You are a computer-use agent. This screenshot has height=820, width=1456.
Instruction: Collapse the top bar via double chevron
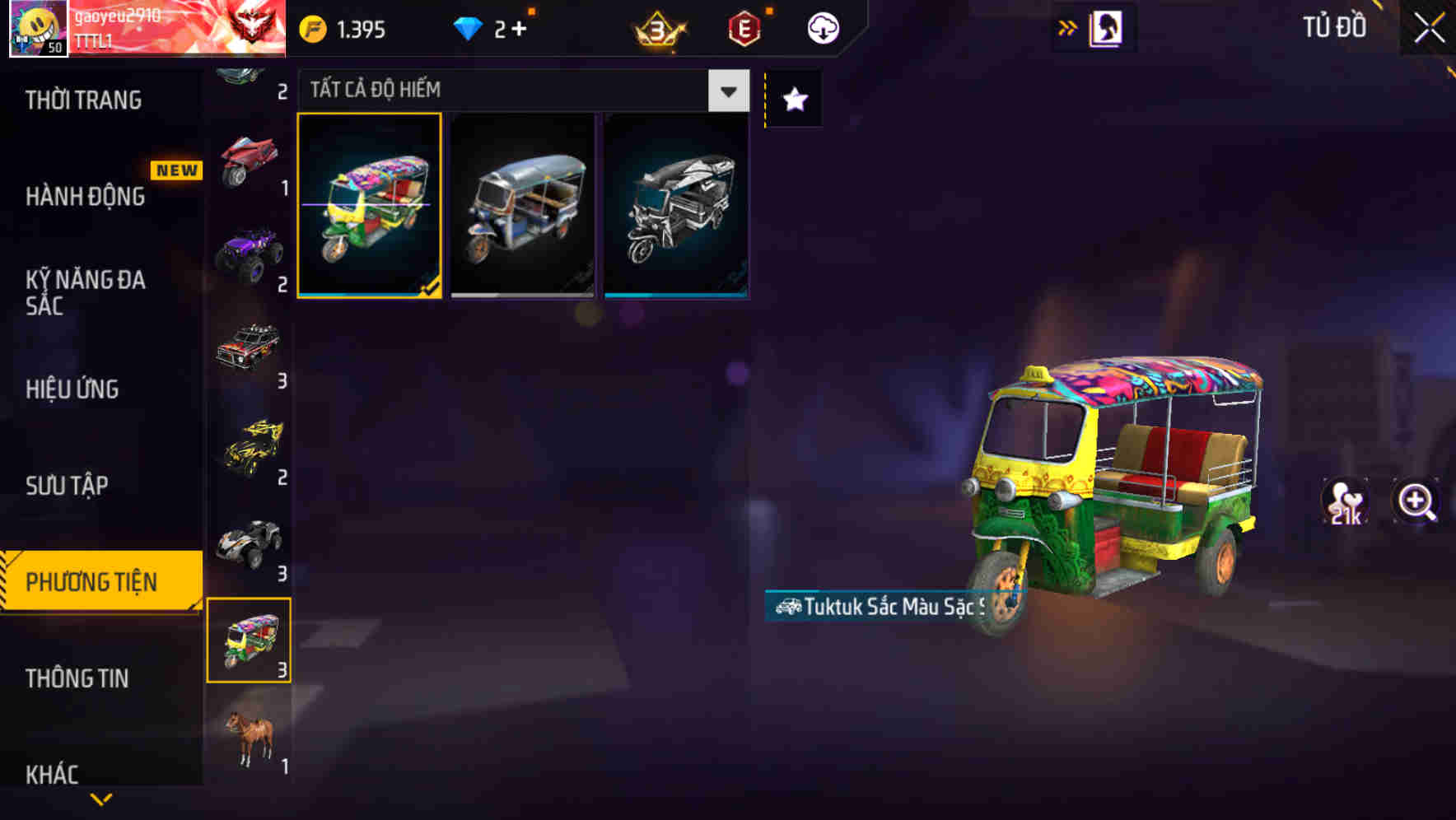pyautogui.click(x=1066, y=26)
